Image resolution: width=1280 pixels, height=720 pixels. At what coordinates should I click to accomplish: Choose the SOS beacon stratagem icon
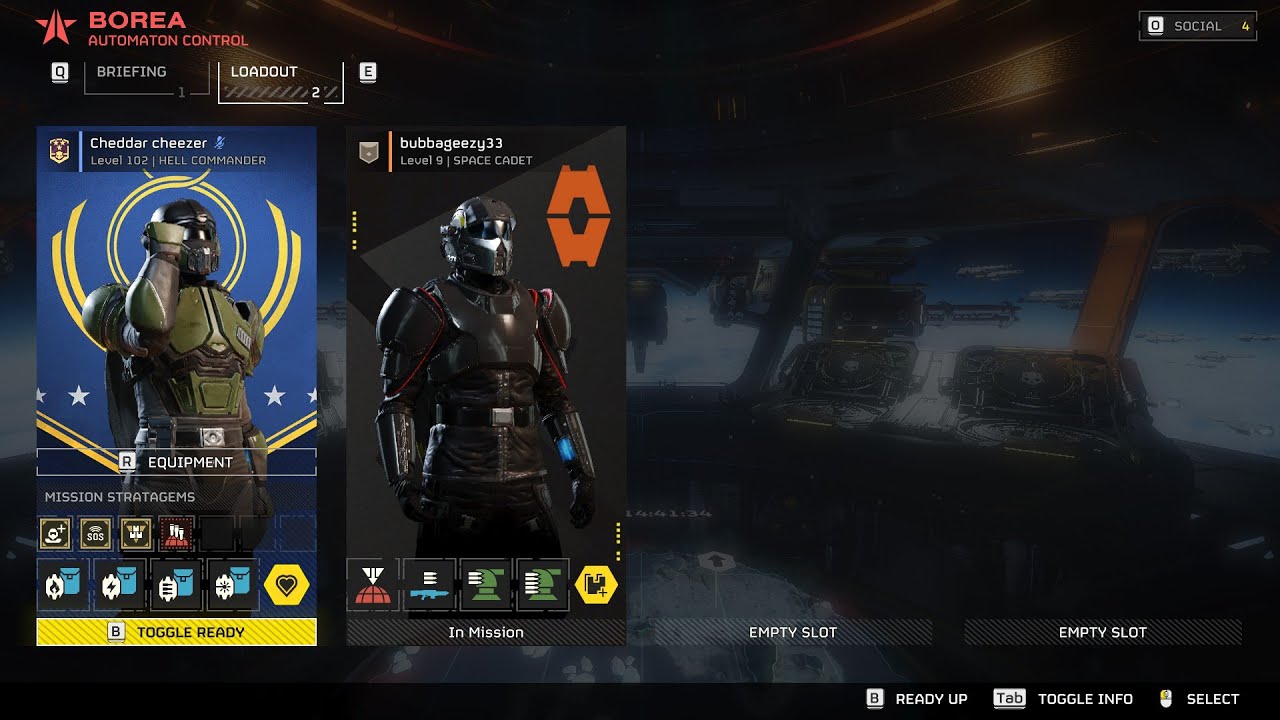pos(96,535)
